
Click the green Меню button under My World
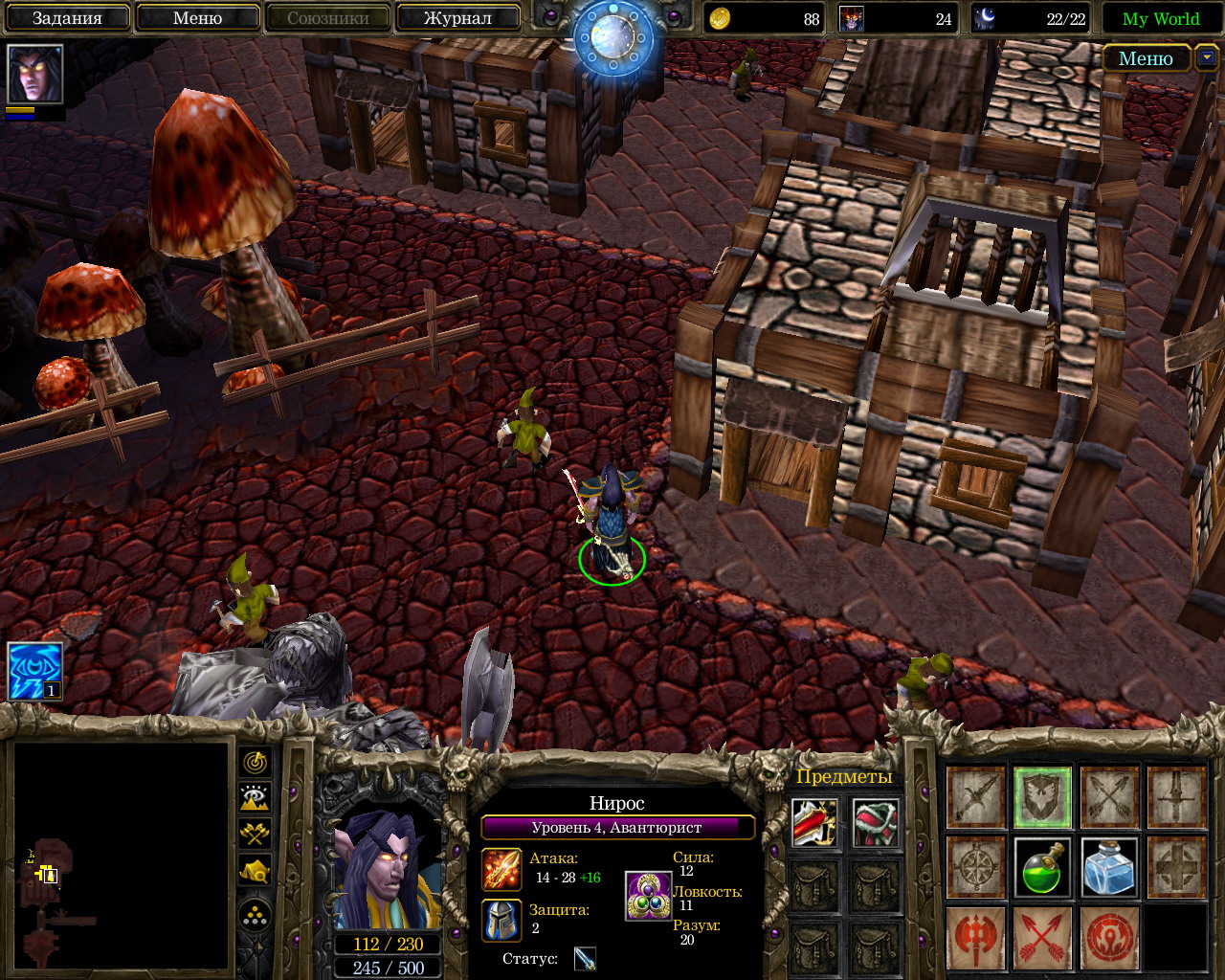(1146, 58)
